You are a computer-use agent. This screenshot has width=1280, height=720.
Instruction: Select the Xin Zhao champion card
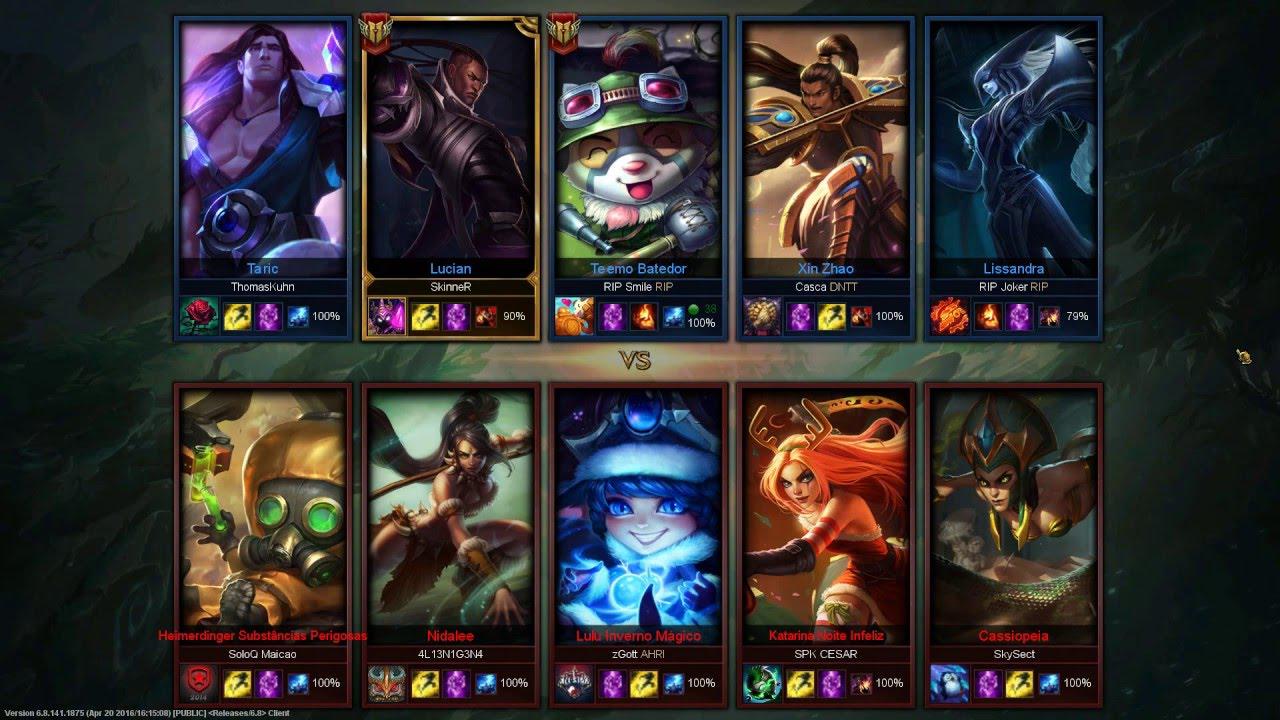point(826,150)
